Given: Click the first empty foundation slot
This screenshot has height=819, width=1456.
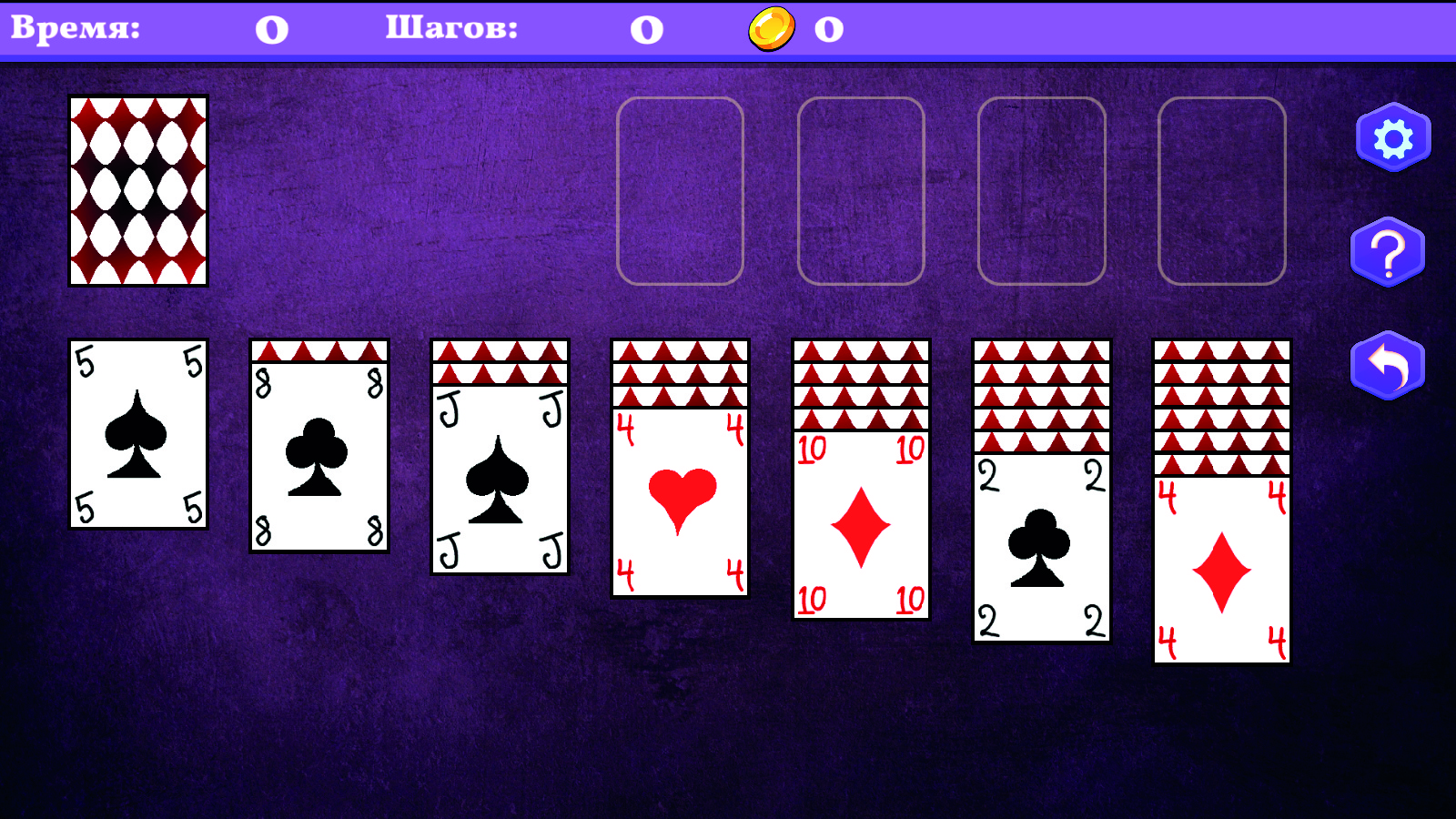Looking at the screenshot, I should [679, 189].
